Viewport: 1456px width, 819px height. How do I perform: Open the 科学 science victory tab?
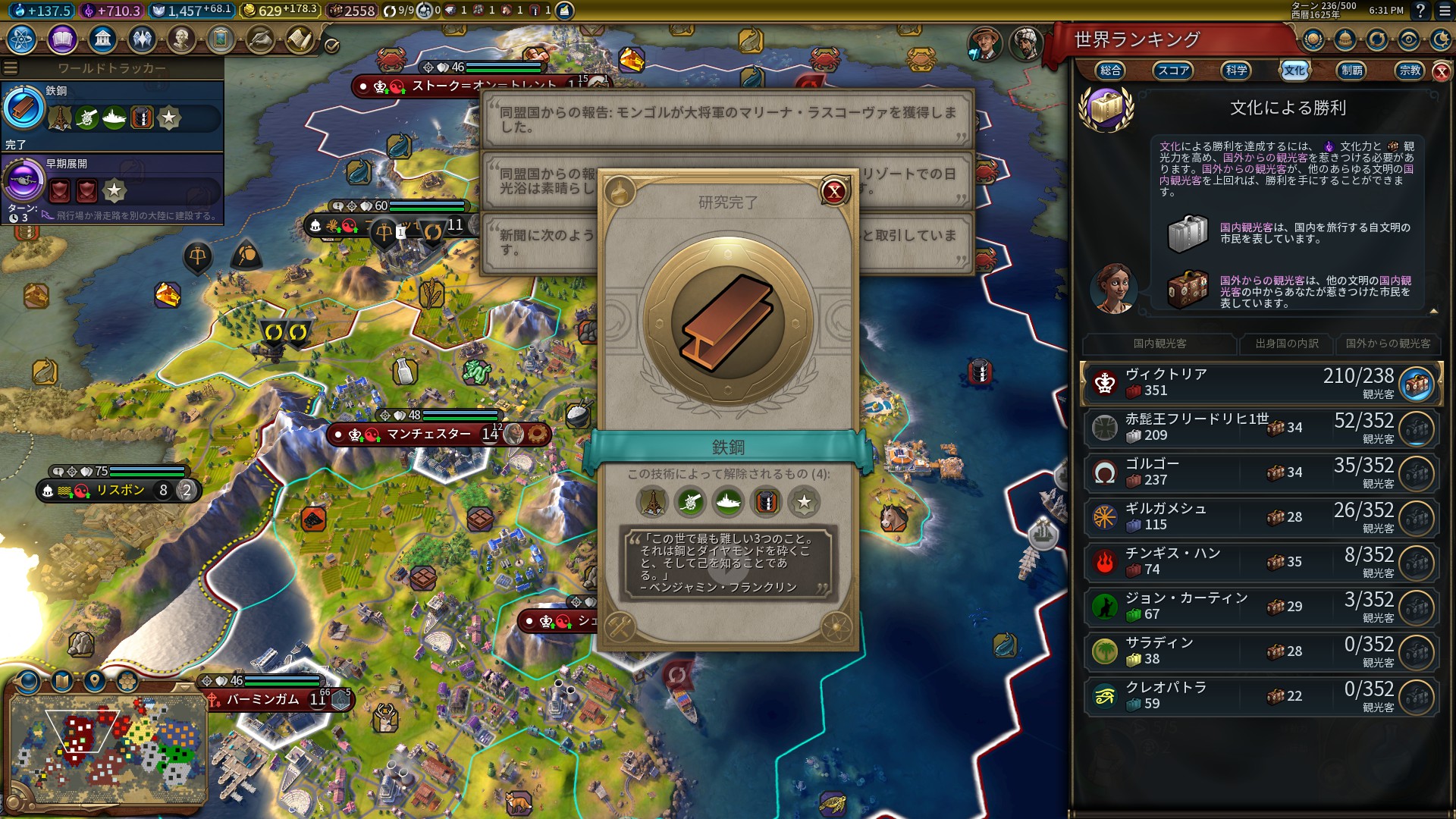coord(1236,71)
